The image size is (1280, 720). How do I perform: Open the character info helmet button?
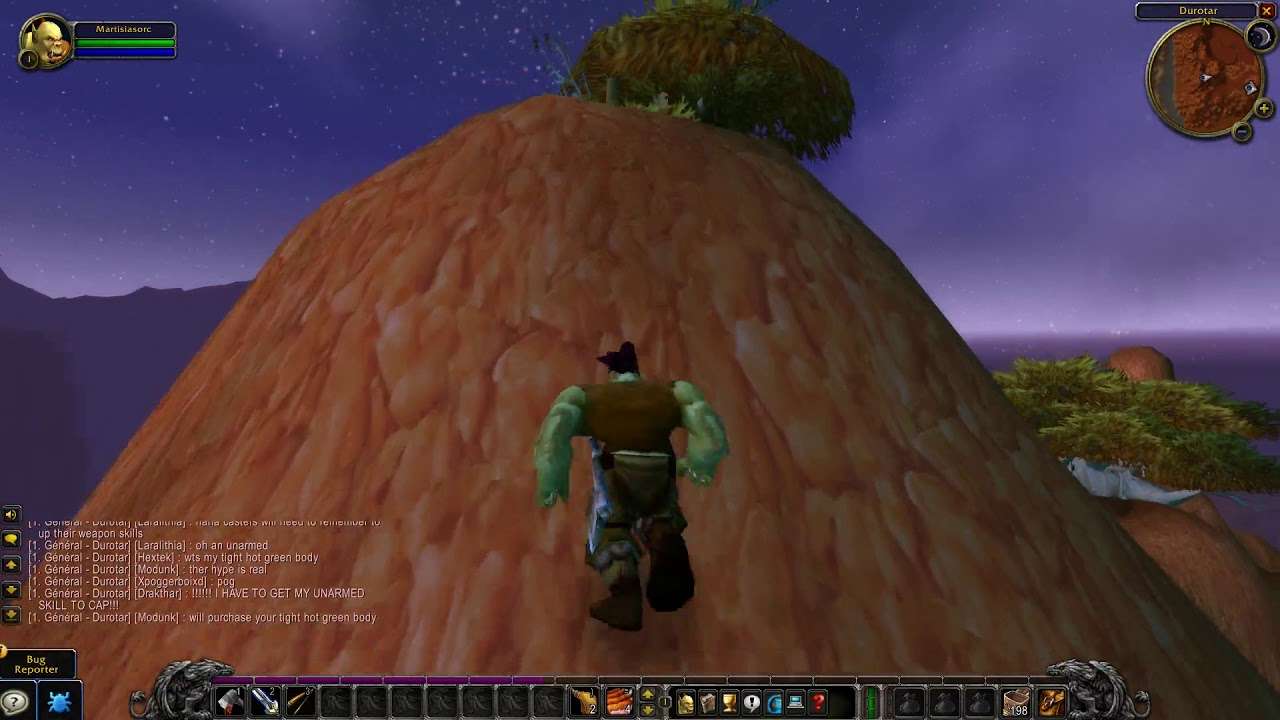pyautogui.click(x=686, y=702)
